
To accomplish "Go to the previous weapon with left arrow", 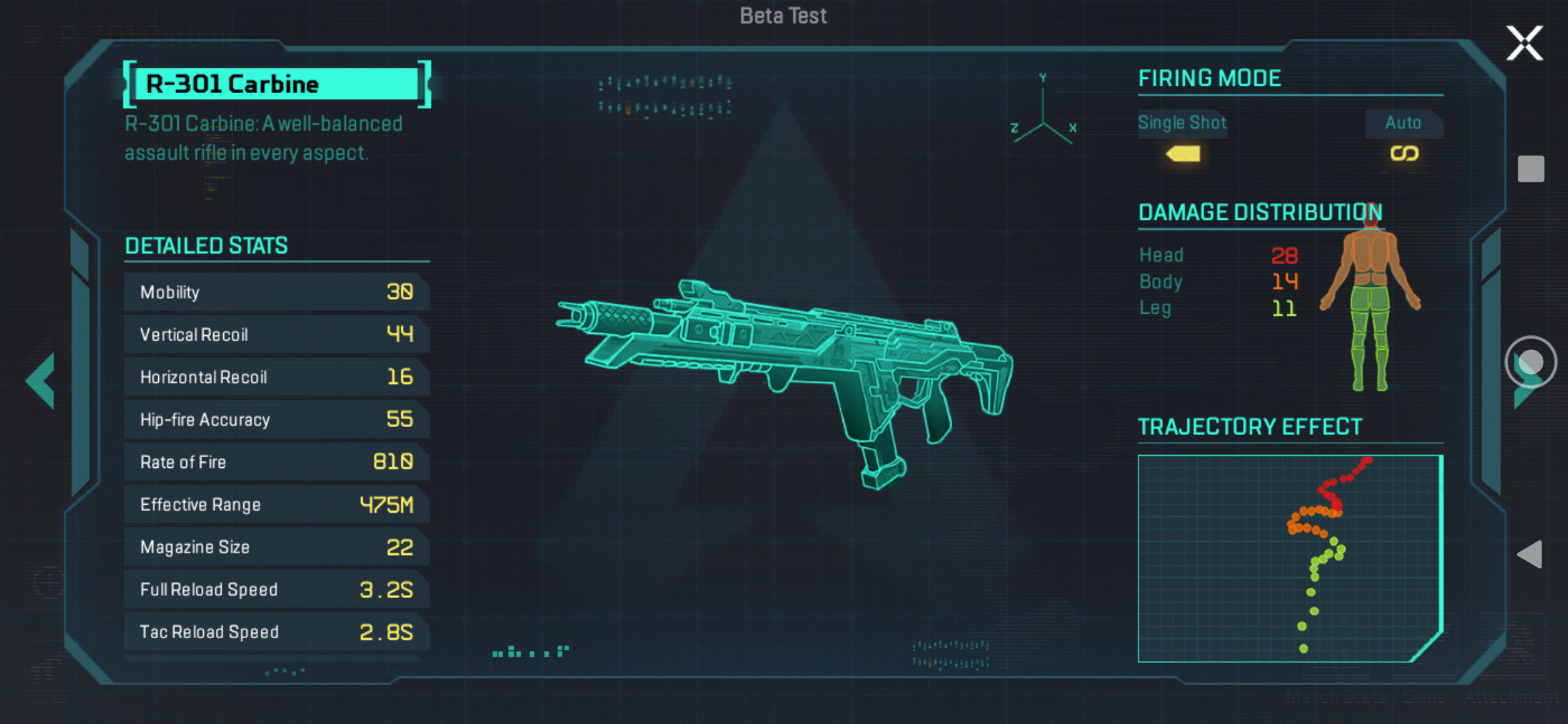I will click(42, 380).
